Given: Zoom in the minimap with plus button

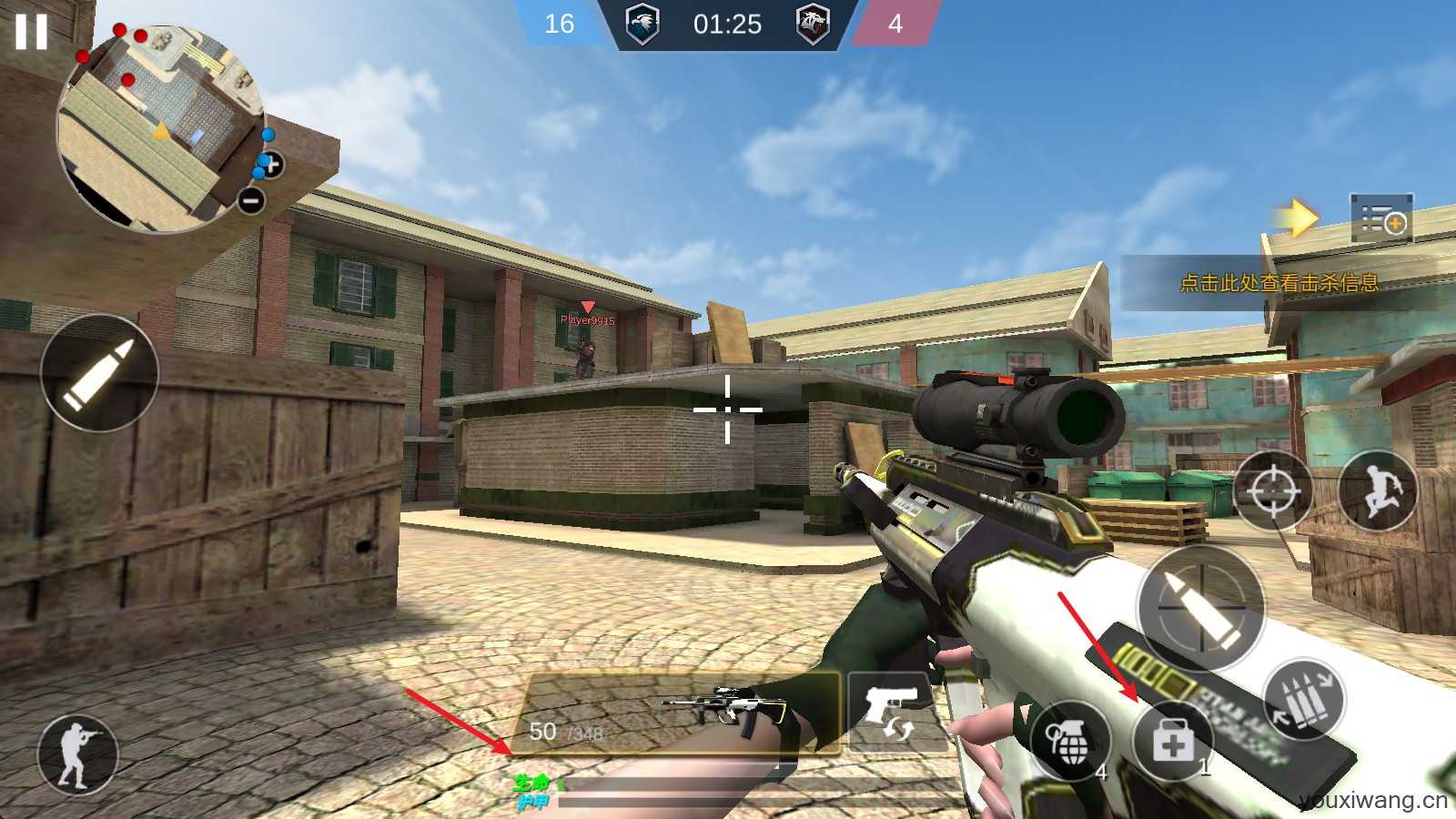Looking at the screenshot, I should [x=271, y=165].
